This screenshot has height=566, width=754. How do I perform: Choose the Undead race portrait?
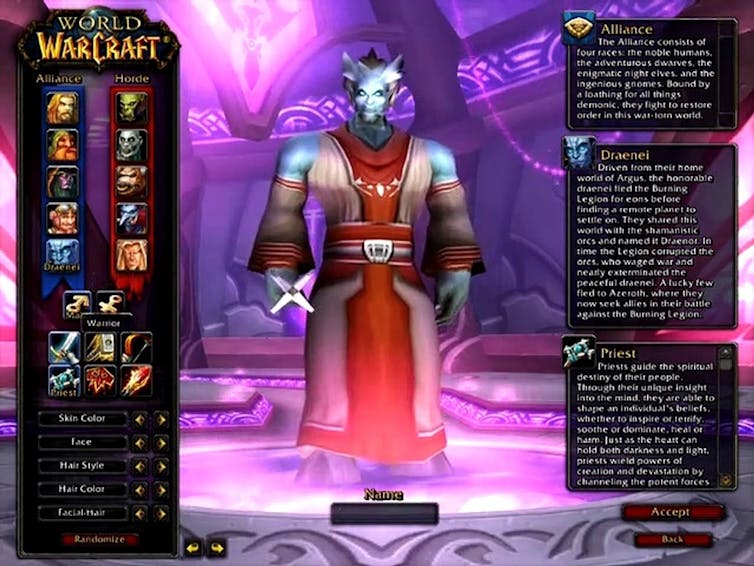tap(132, 145)
